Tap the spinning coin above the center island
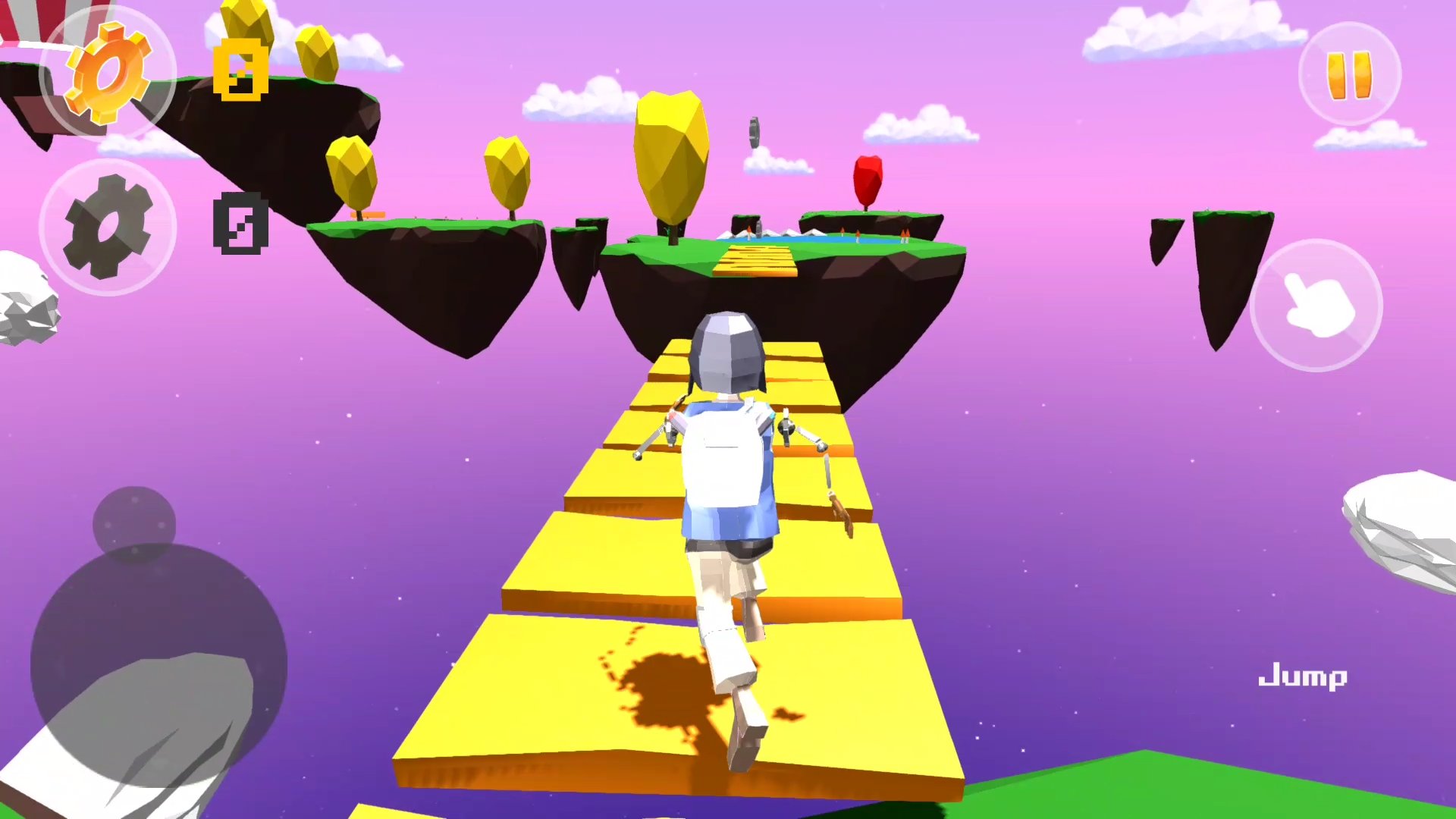Image resolution: width=1456 pixels, height=819 pixels. [755, 130]
